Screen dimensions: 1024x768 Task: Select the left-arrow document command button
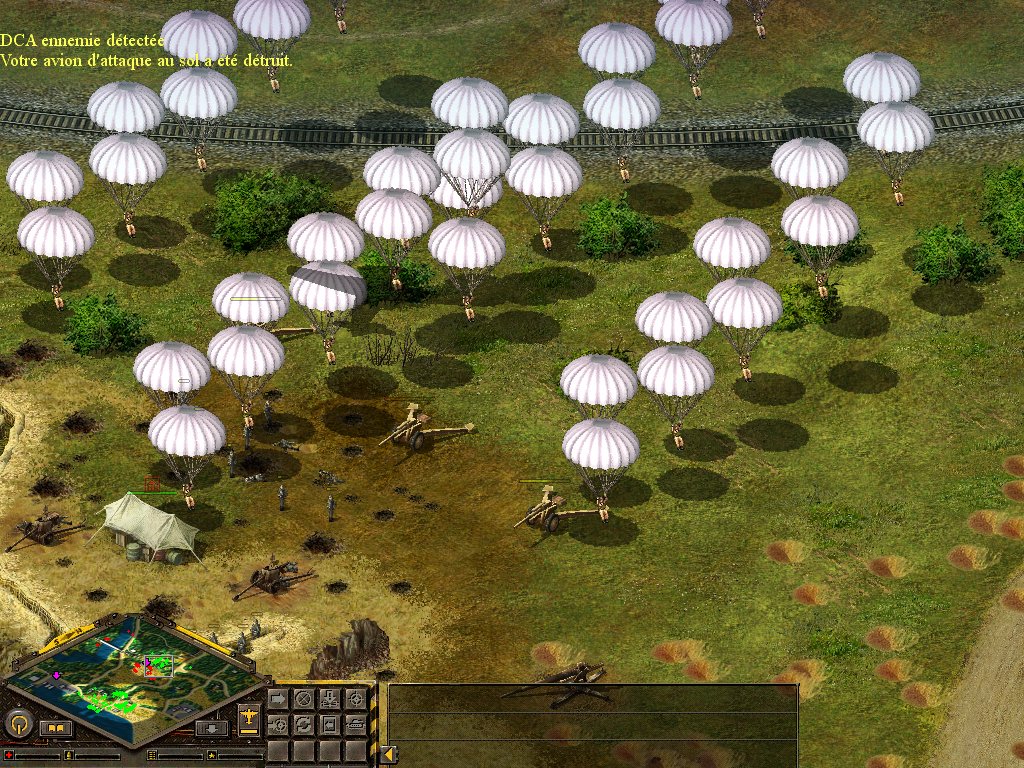click(329, 723)
